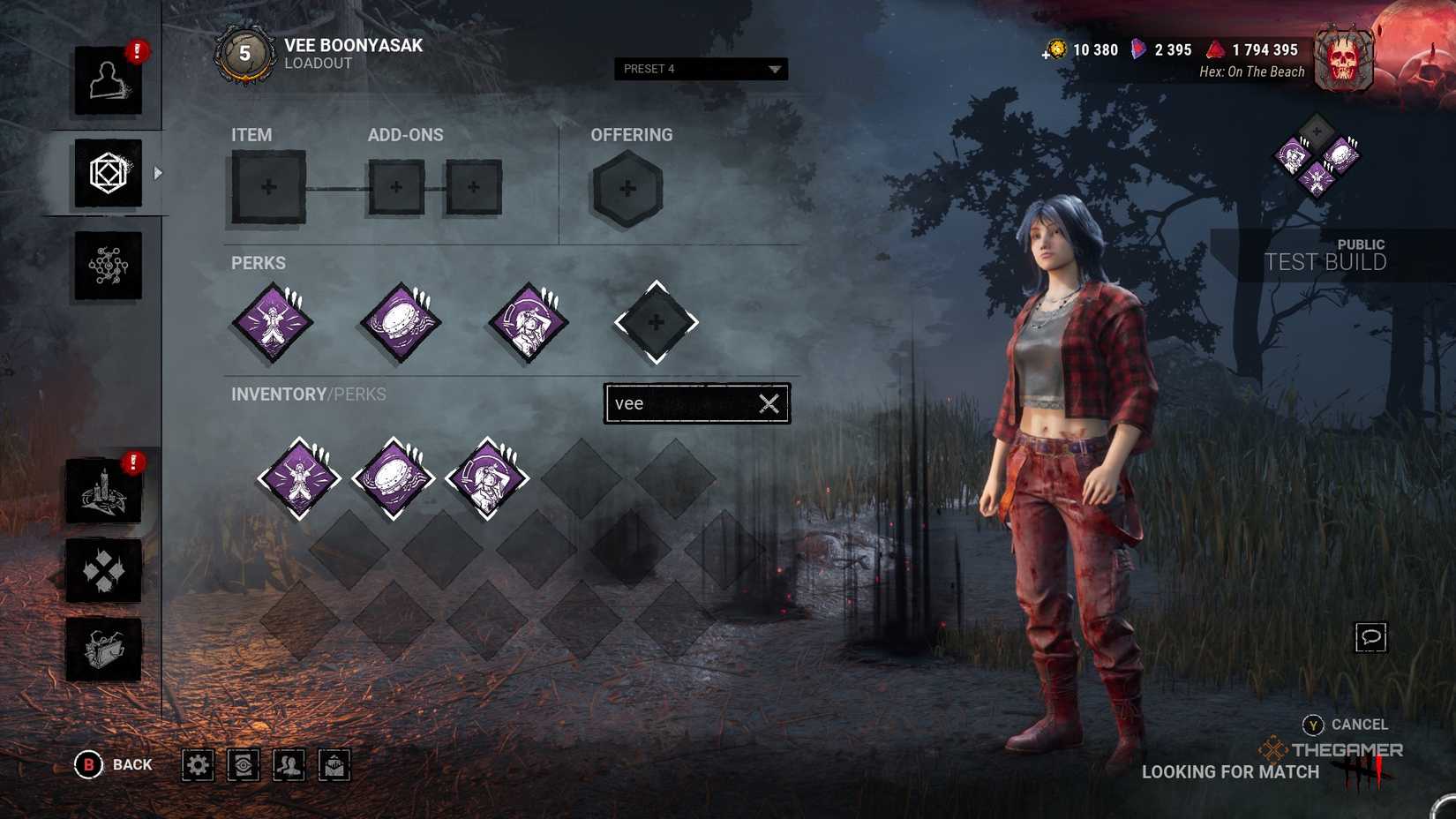Open the candles icon in the sidebar
The height and width of the screenshot is (819, 1456).
click(103, 492)
